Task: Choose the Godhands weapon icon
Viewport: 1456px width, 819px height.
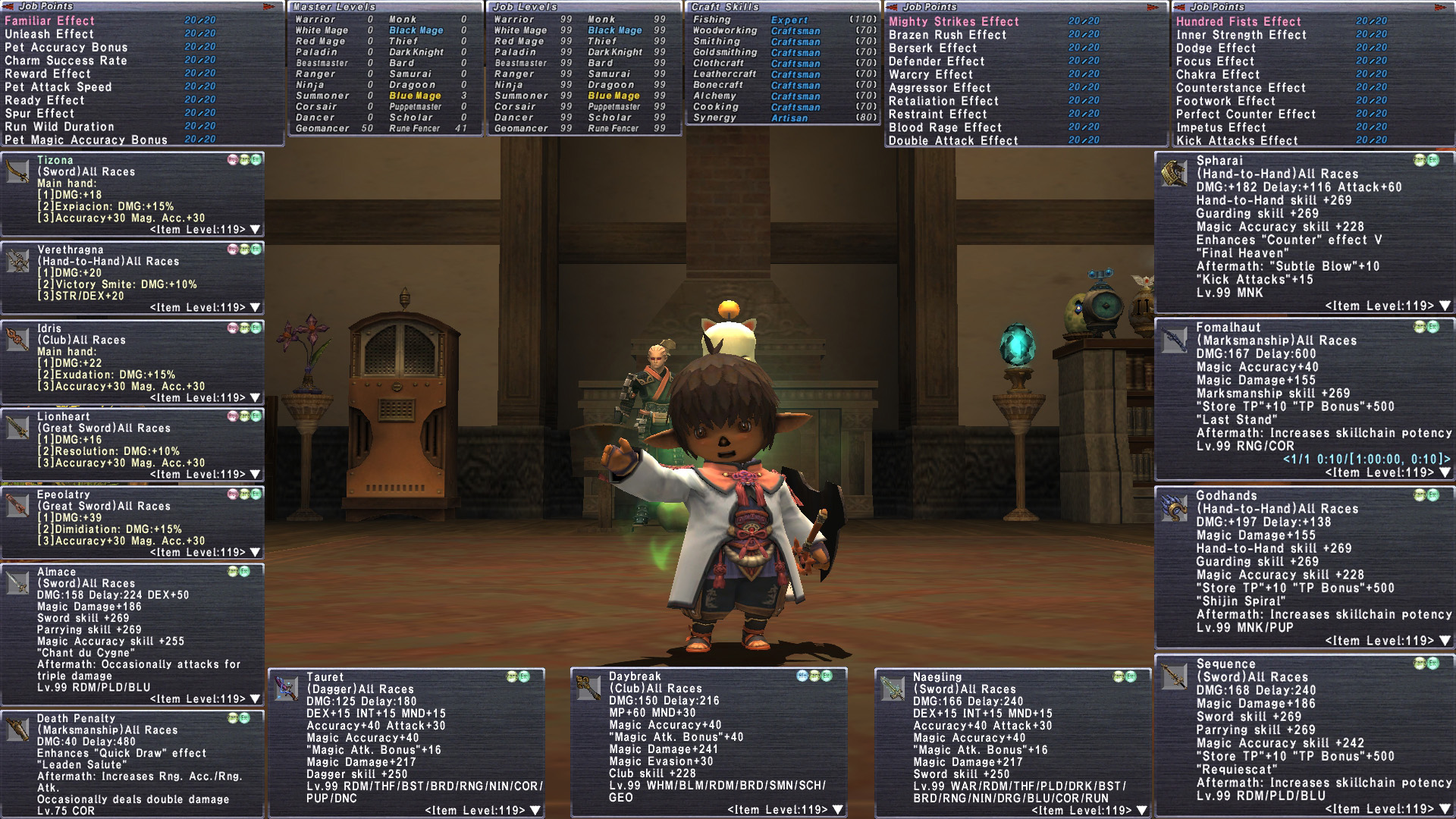Action: click(1174, 509)
